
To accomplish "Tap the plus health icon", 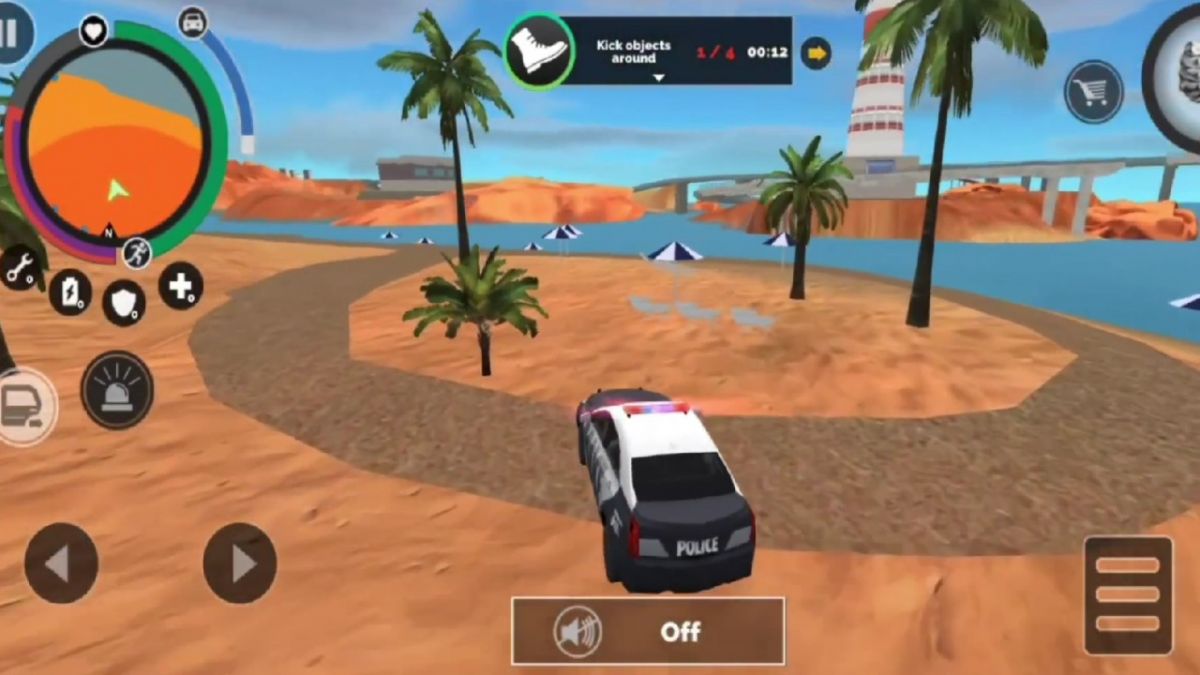I will (180, 286).
